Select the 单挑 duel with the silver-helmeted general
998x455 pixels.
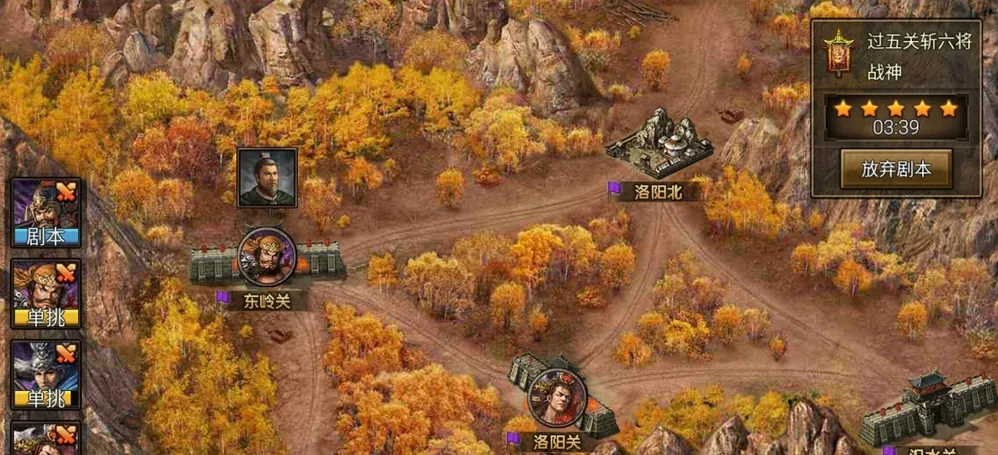pyautogui.click(x=46, y=374)
